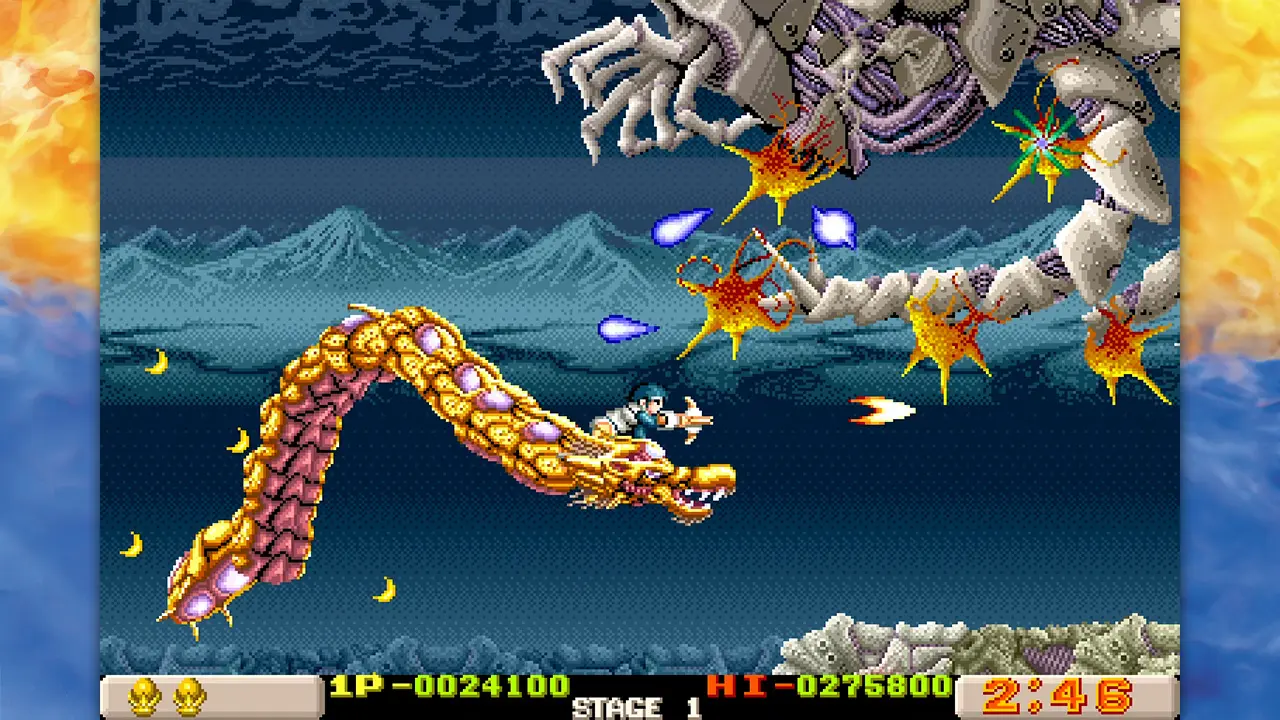This screenshot has height=720, width=1280.
Task: Click the blue fireball in mid-screen
Action: click(x=625, y=330)
